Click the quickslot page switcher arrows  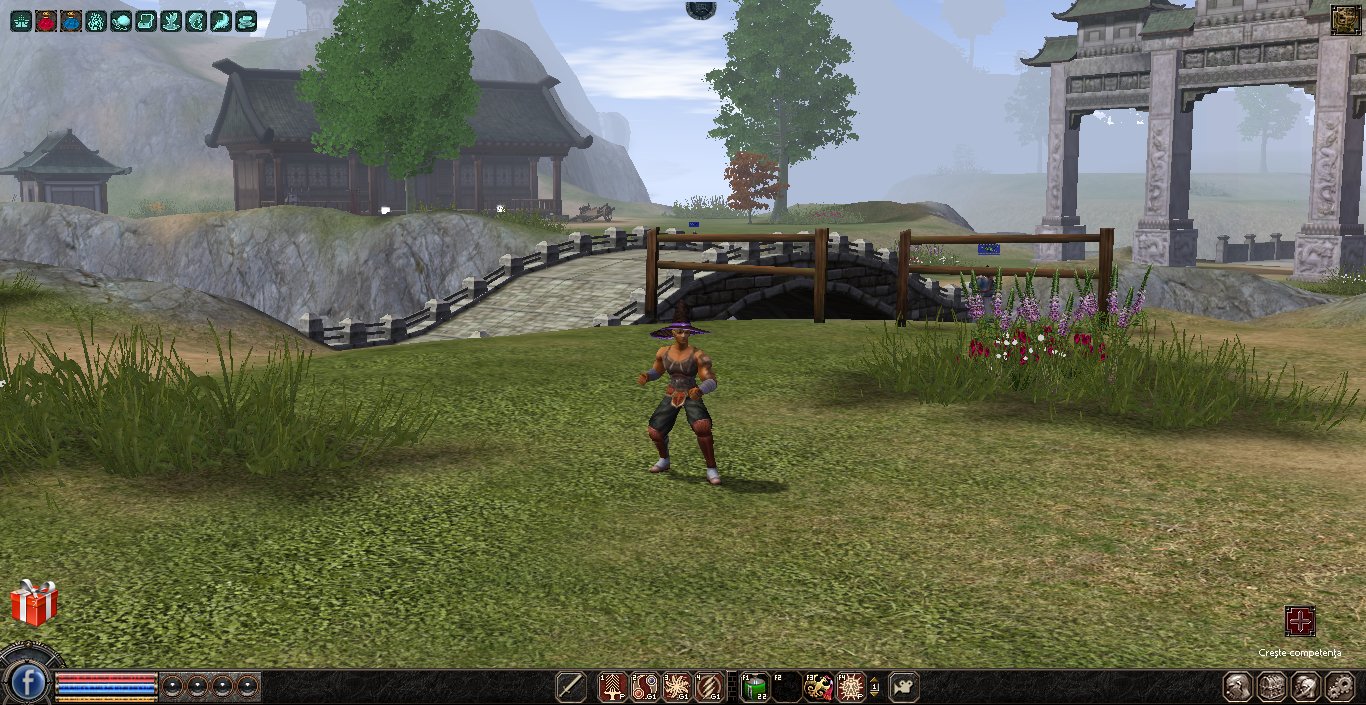[x=876, y=687]
